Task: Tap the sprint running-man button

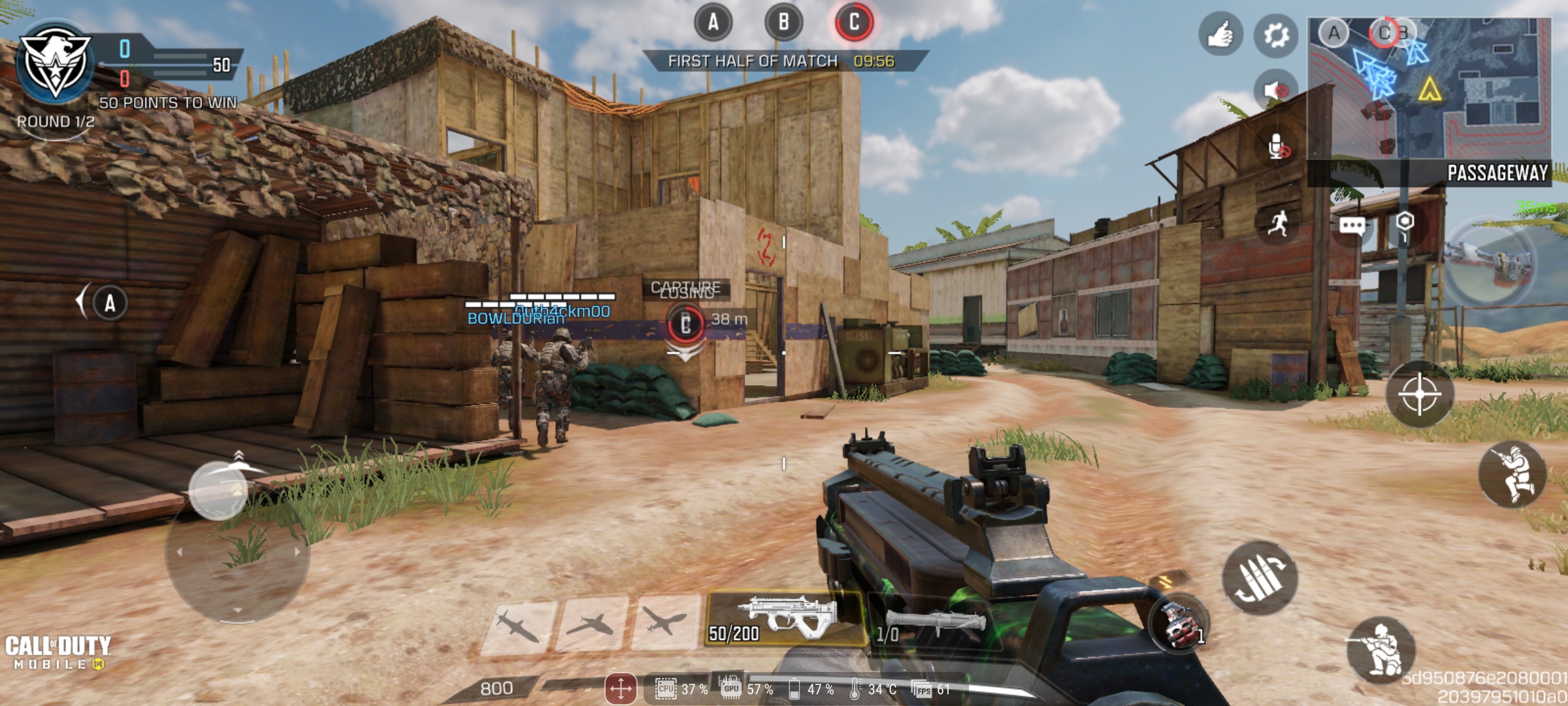Action: pyautogui.click(x=1277, y=224)
